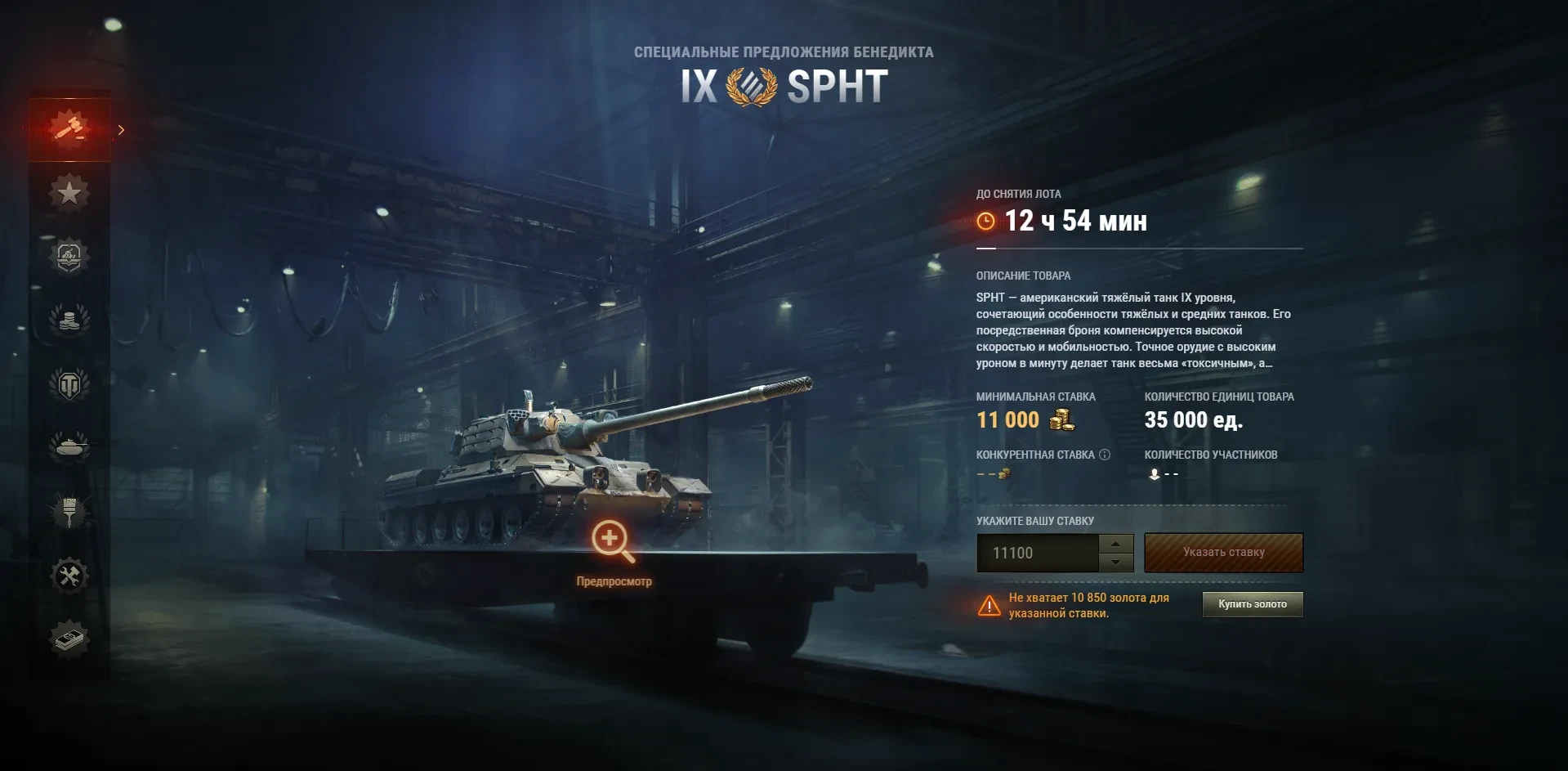1568x771 pixels.
Task: Show info about Конкурентная ставка
Action: coord(1105,455)
